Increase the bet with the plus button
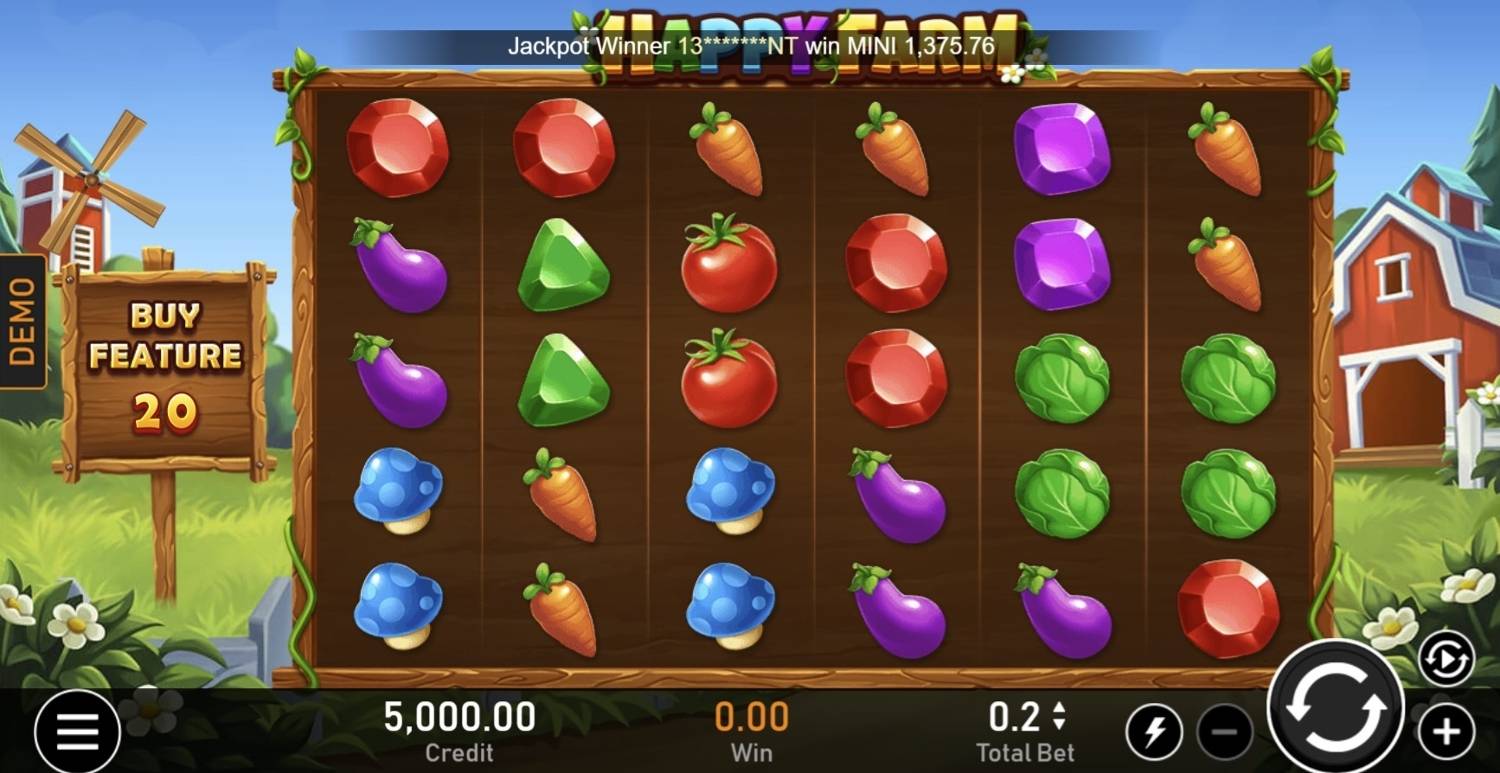Screen dimensions: 1500x773 tap(1446, 732)
